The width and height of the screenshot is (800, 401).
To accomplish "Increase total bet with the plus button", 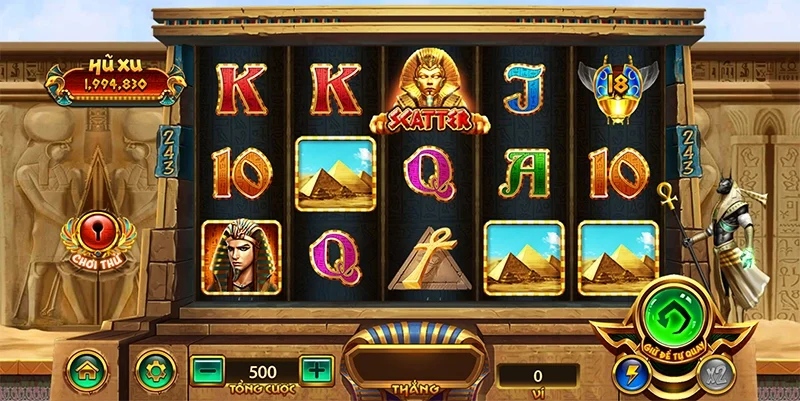I will [x=315, y=371].
